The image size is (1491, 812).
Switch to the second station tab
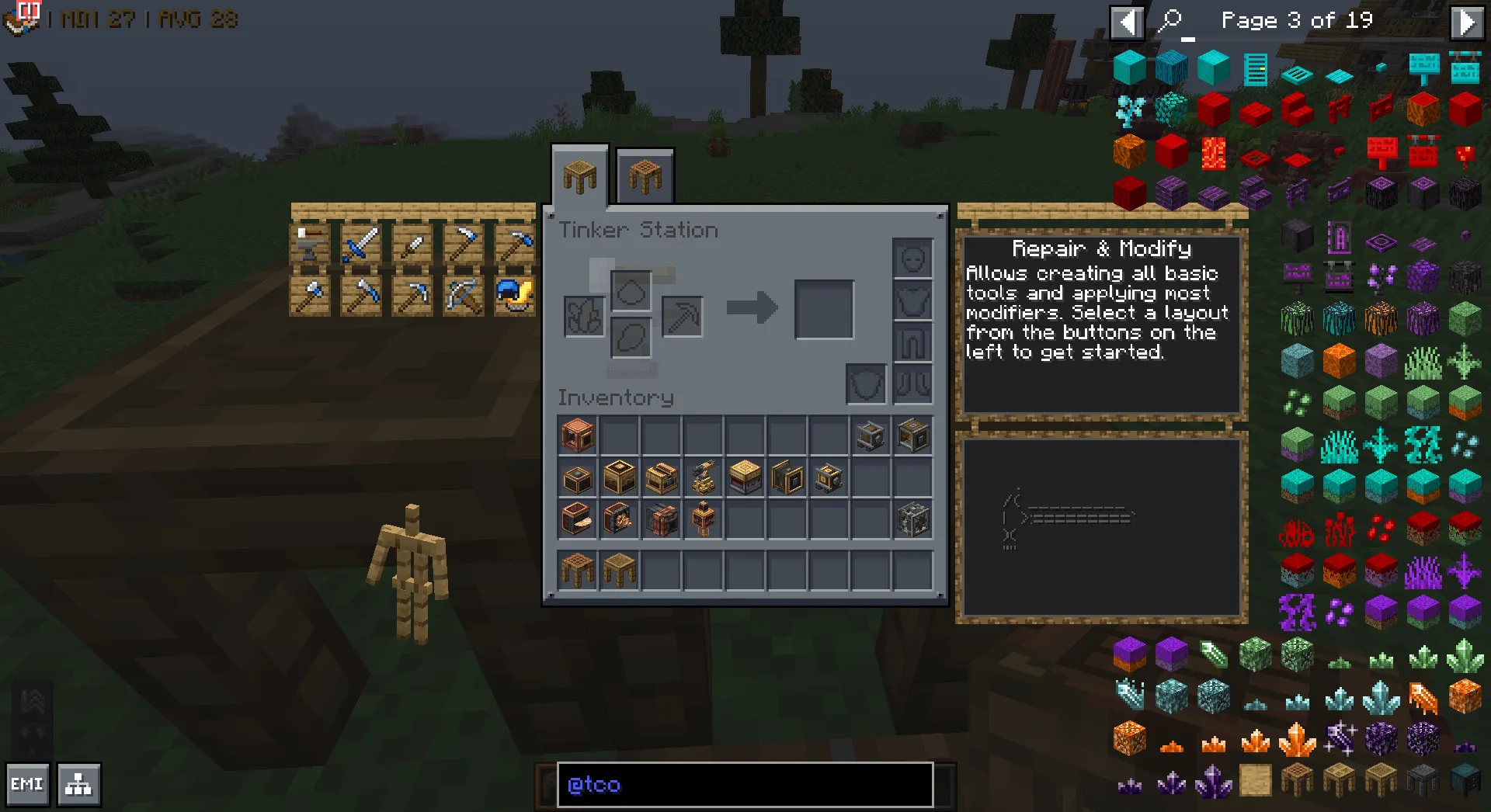pos(645,177)
